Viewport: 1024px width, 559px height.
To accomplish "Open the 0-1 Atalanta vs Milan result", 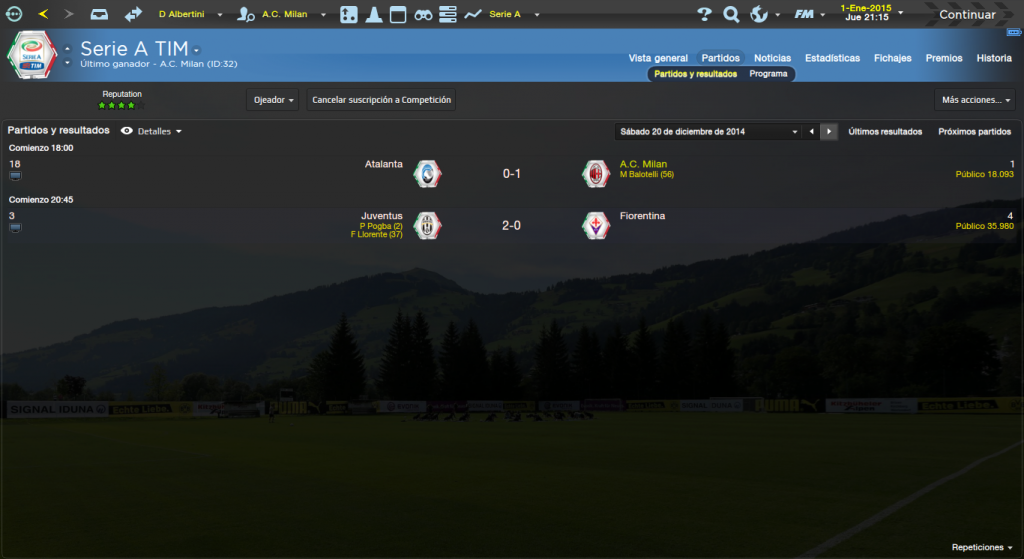I will (511, 174).
